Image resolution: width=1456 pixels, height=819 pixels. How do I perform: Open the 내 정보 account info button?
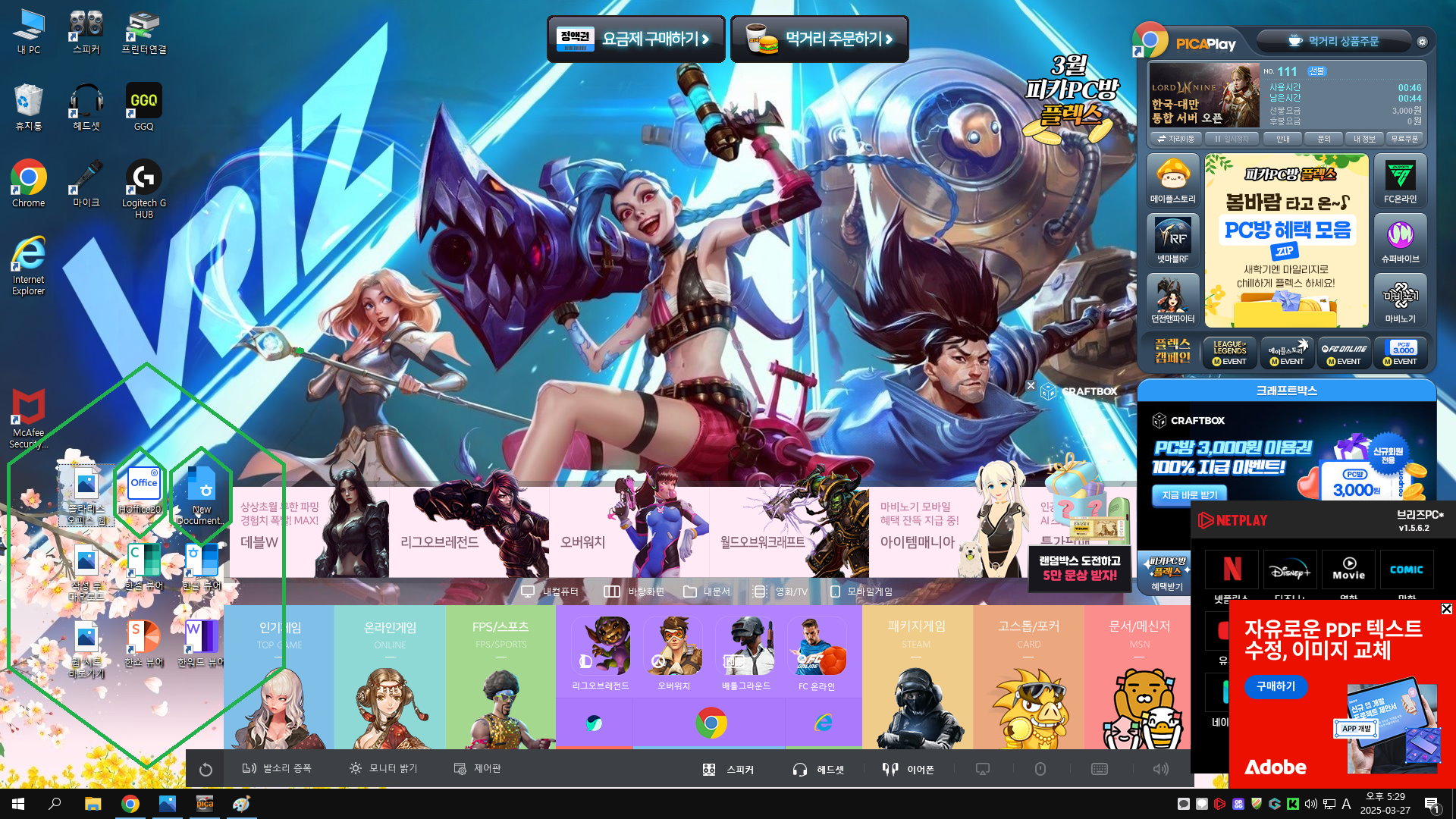coord(1364,139)
